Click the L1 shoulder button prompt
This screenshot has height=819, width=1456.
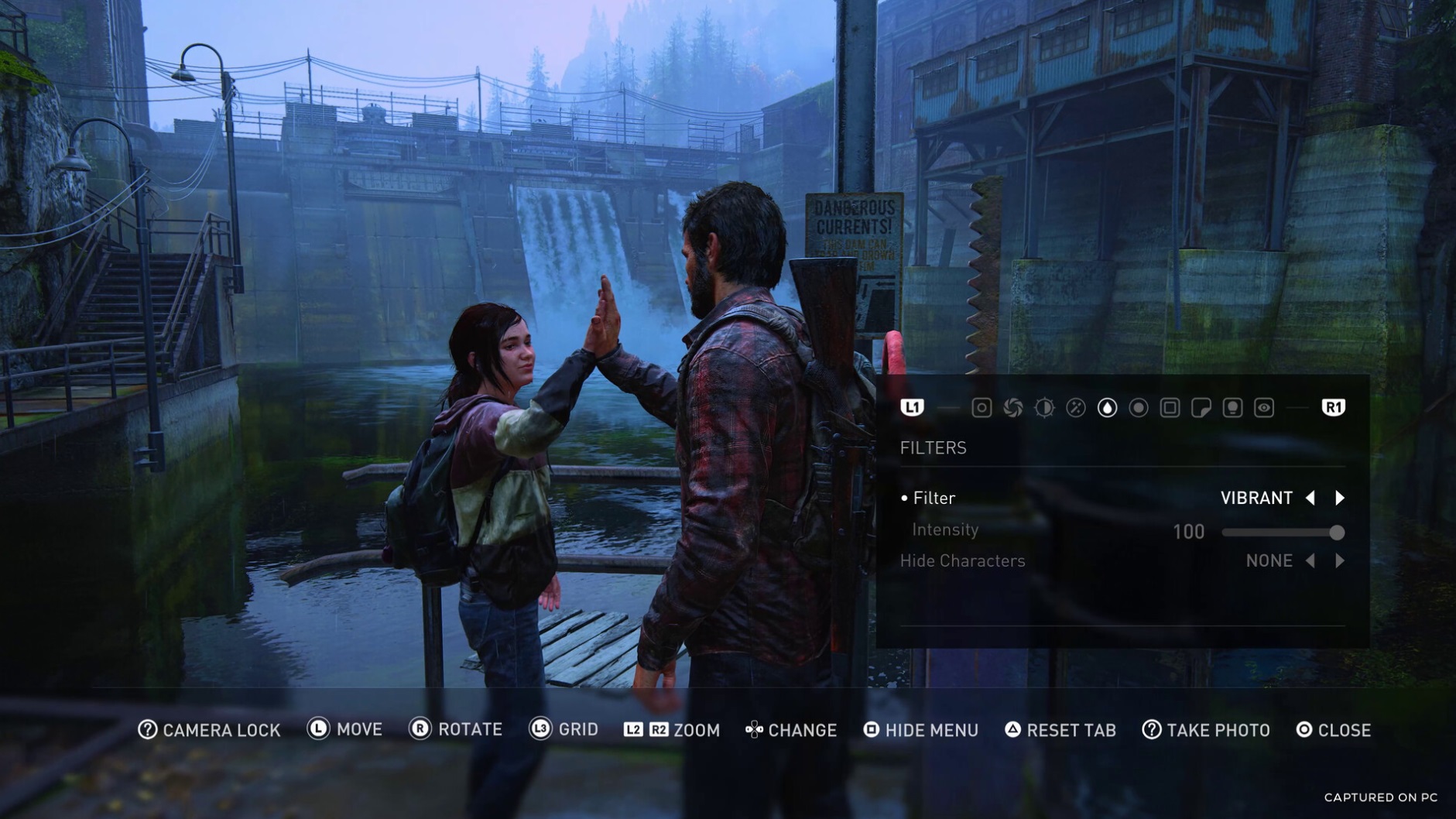click(x=913, y=408)
